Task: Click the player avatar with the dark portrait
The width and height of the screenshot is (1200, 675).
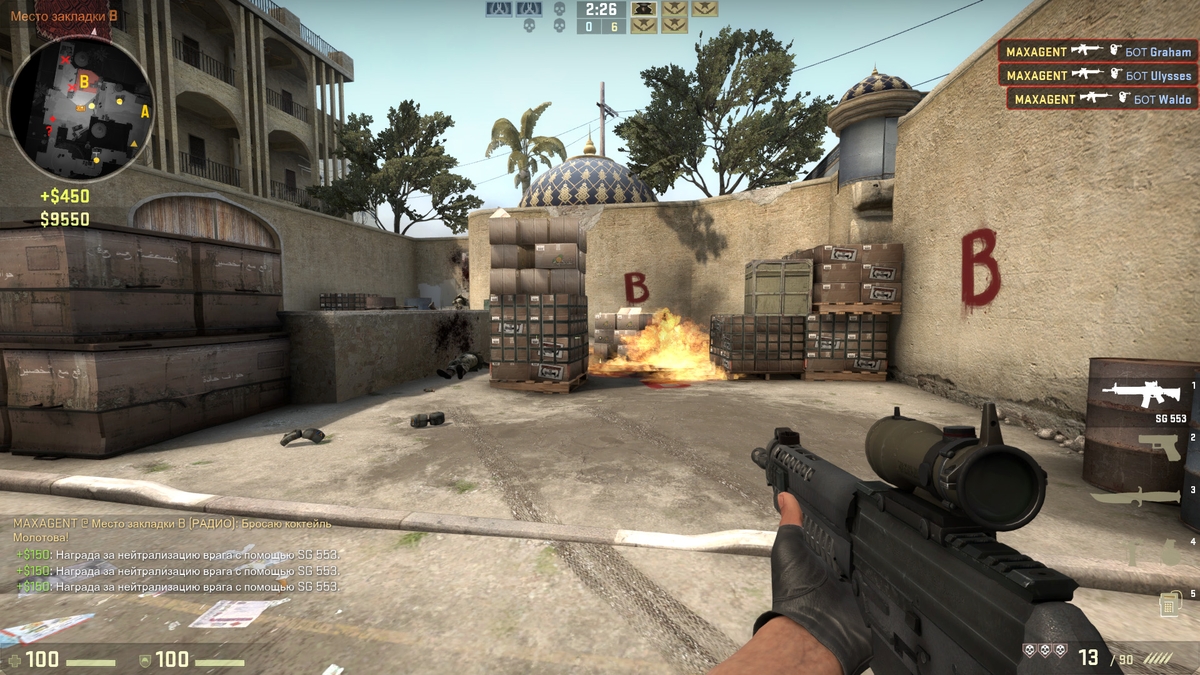Action: pyautogui.click(x=645, y=9)
